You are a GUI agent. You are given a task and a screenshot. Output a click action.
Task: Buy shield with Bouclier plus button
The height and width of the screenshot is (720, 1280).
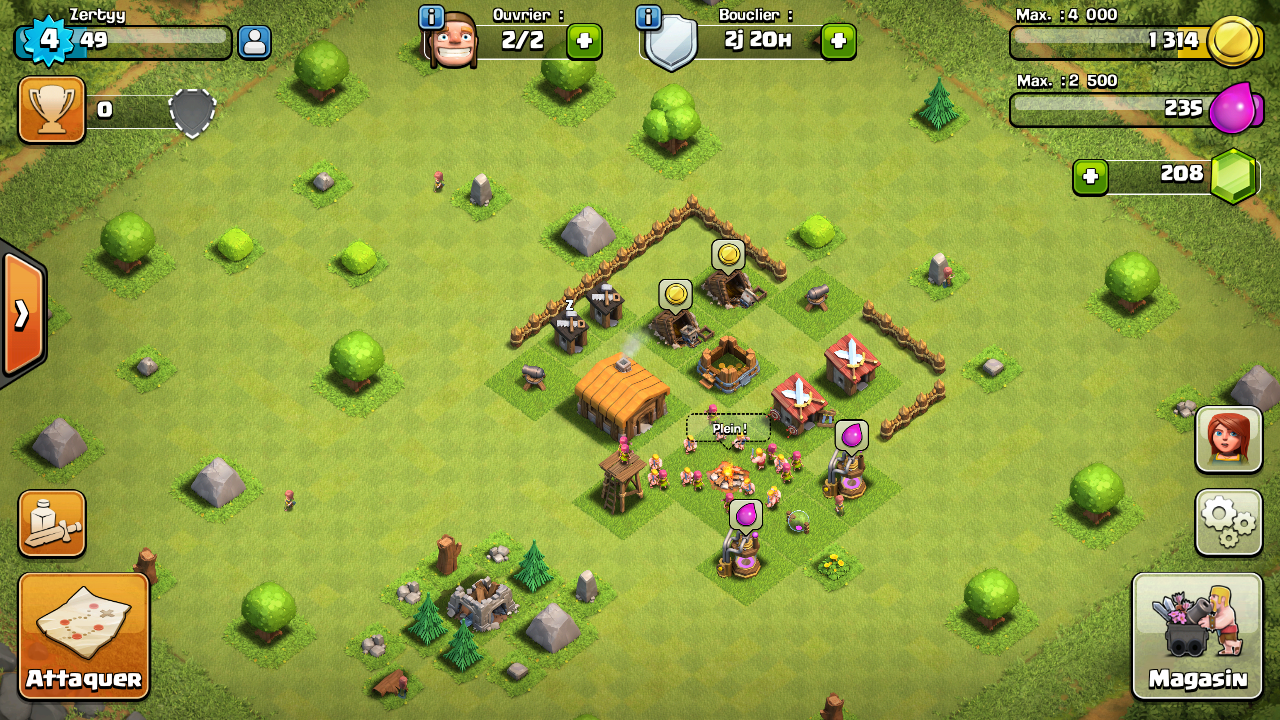[x=838, y=41]
